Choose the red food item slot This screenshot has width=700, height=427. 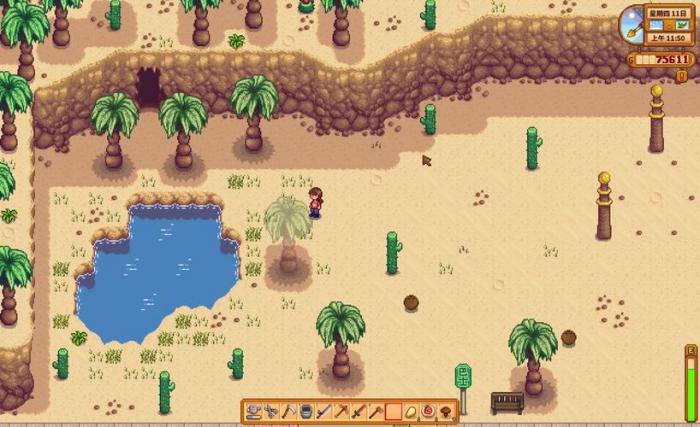pos(428,411)
